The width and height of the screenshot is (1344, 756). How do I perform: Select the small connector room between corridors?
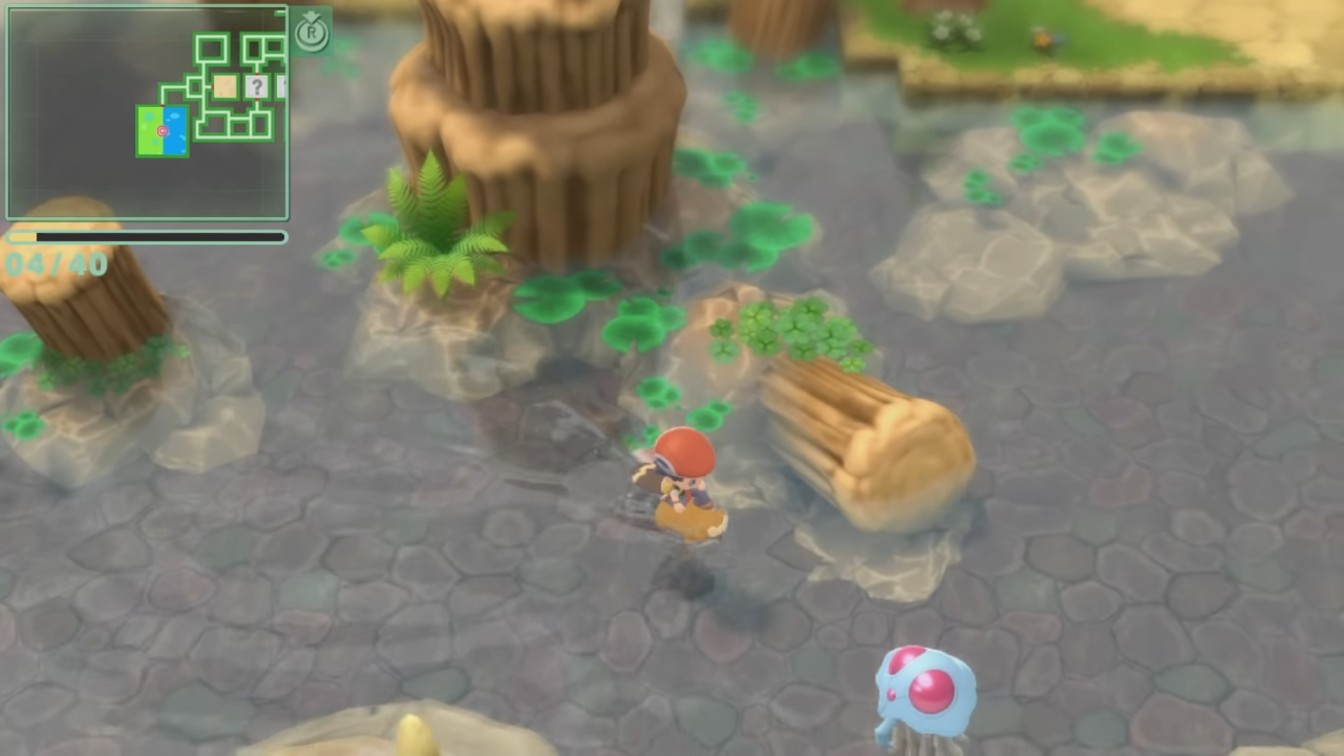pyautogui.click(x=196, y=86)
